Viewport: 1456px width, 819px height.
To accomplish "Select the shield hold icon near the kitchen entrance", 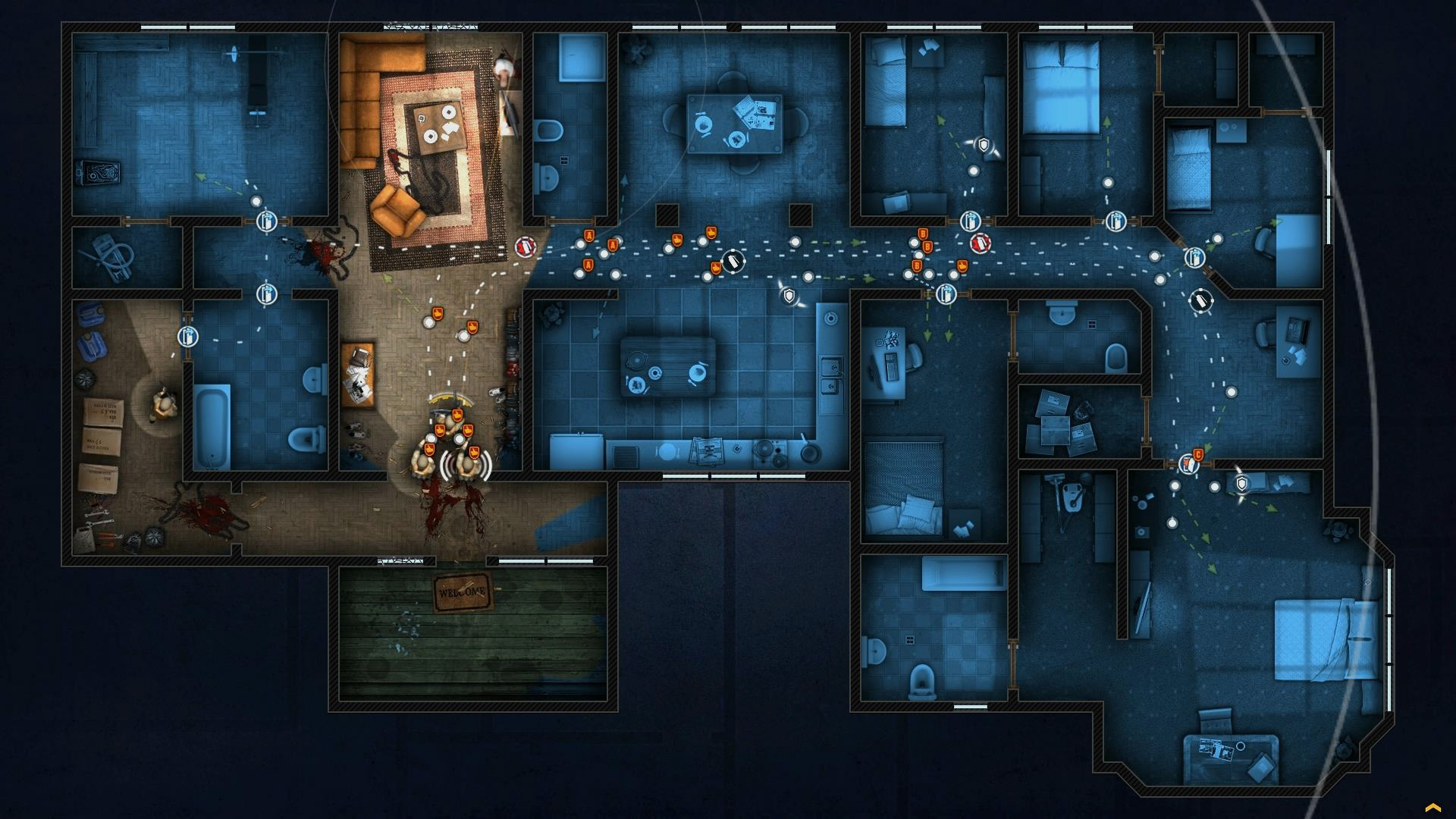I will (x=789, y=296).
